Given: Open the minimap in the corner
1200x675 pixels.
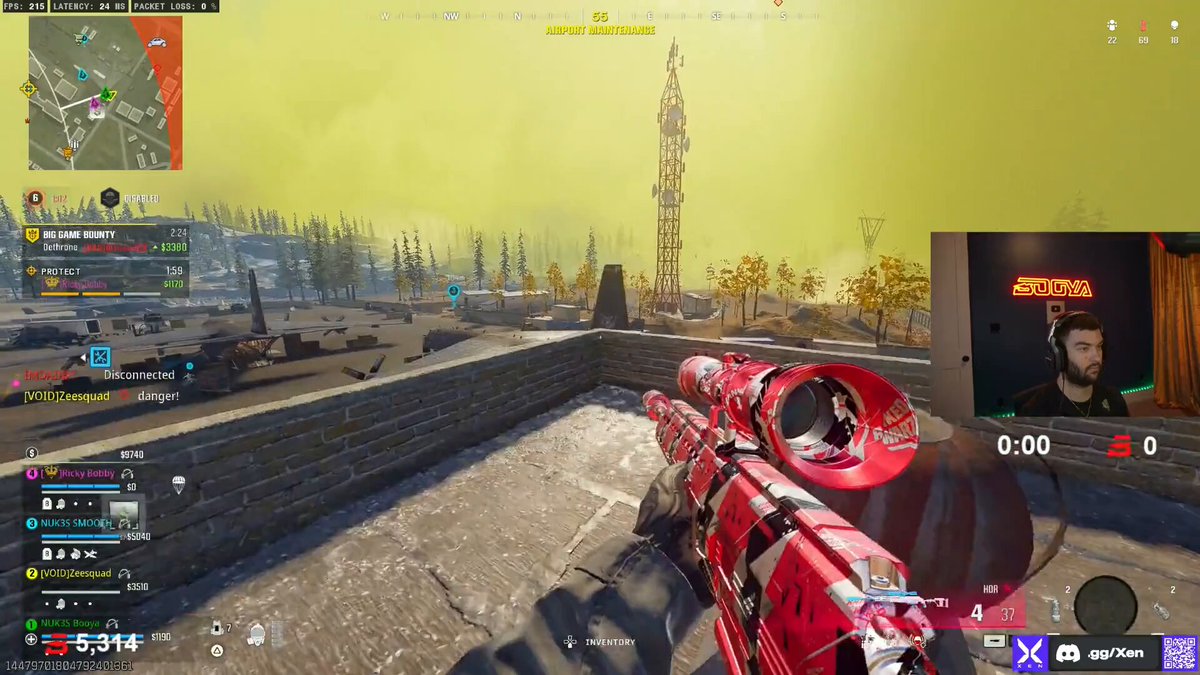Looking at the screenshot, I should pyautogui.click(x=105, y=92).
